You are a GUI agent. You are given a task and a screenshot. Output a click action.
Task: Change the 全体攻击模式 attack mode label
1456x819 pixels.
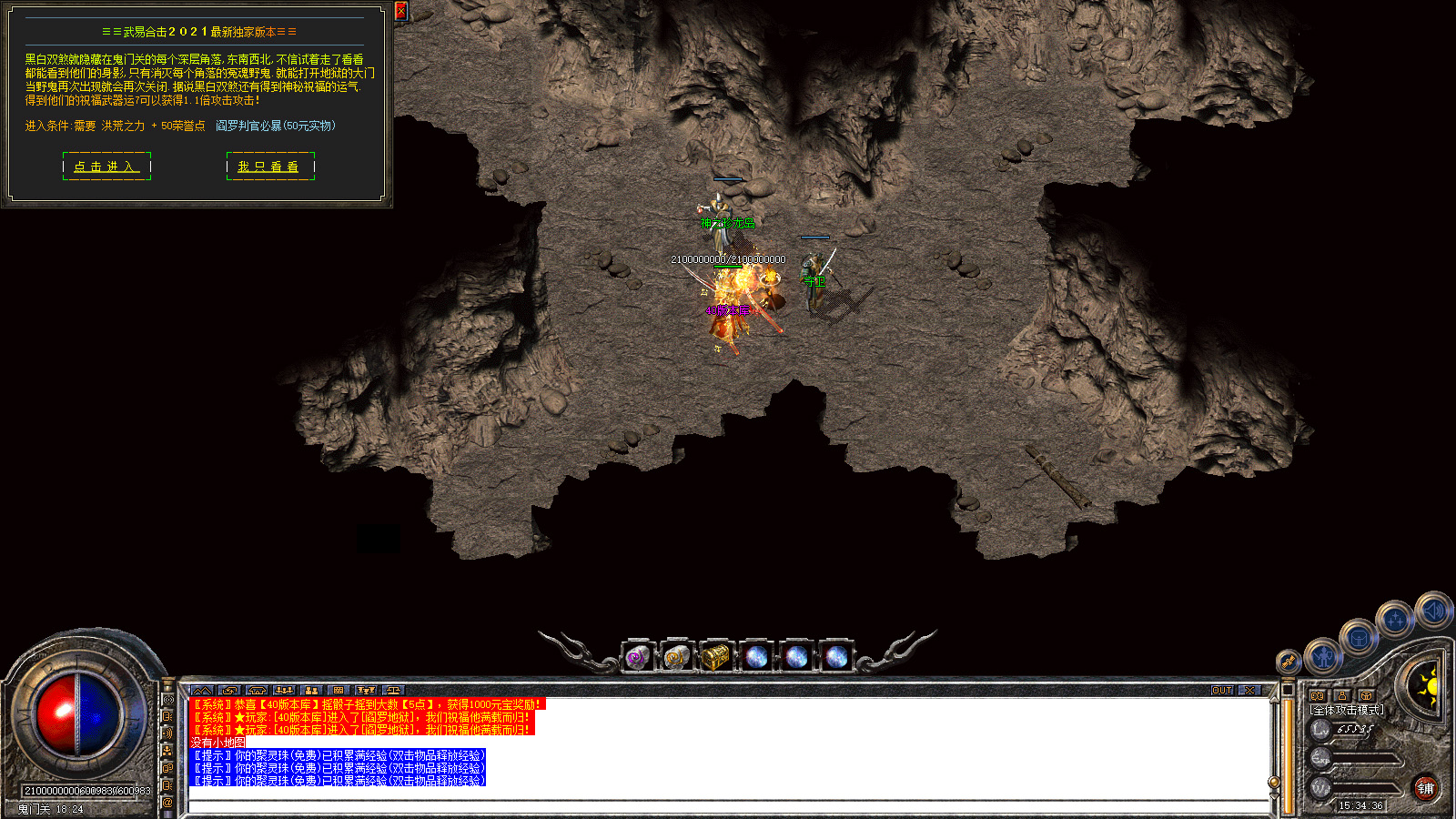[x=1347, y=710]
